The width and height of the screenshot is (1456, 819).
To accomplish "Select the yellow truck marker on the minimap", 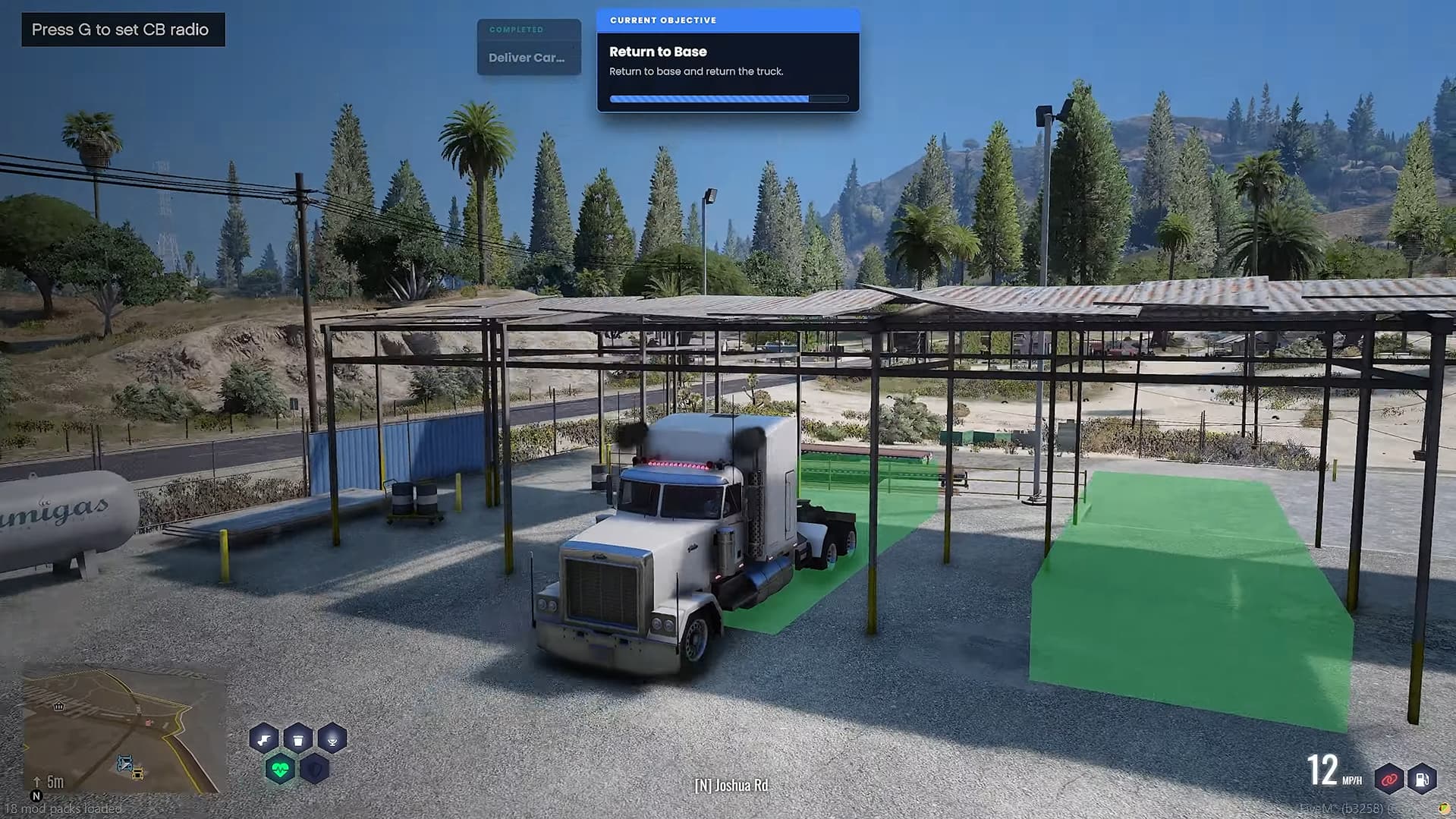I will coord(137,773).
